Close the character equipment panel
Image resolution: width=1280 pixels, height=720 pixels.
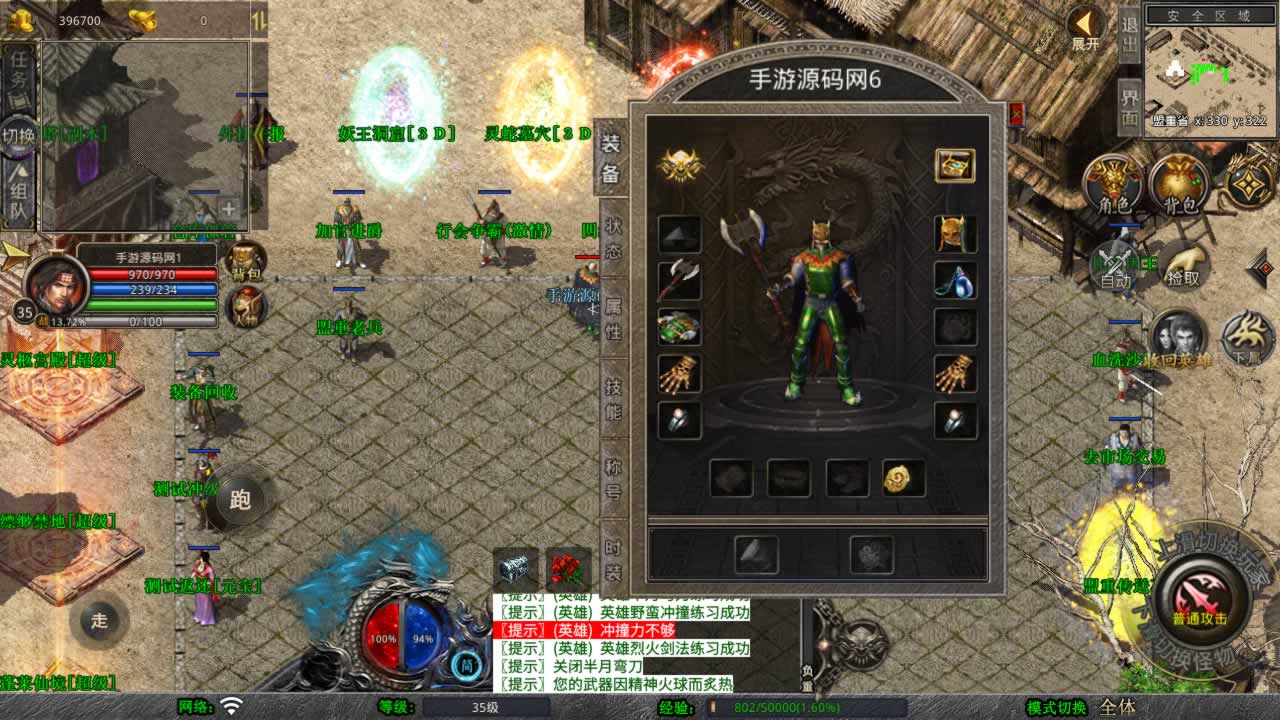pyautogui.click(x=1017, y=112)
